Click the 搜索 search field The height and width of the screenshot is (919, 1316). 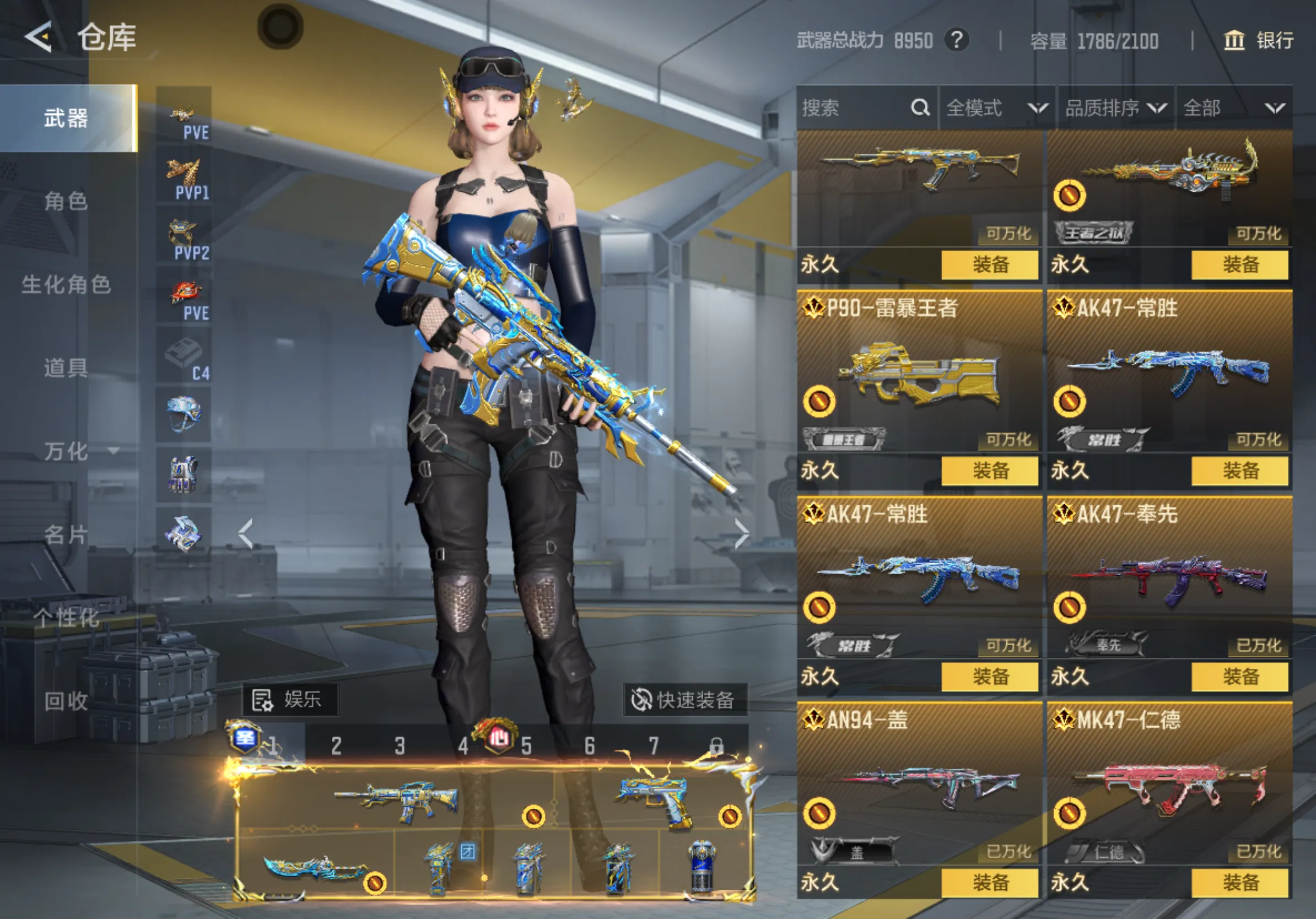(x=854, y=108)
